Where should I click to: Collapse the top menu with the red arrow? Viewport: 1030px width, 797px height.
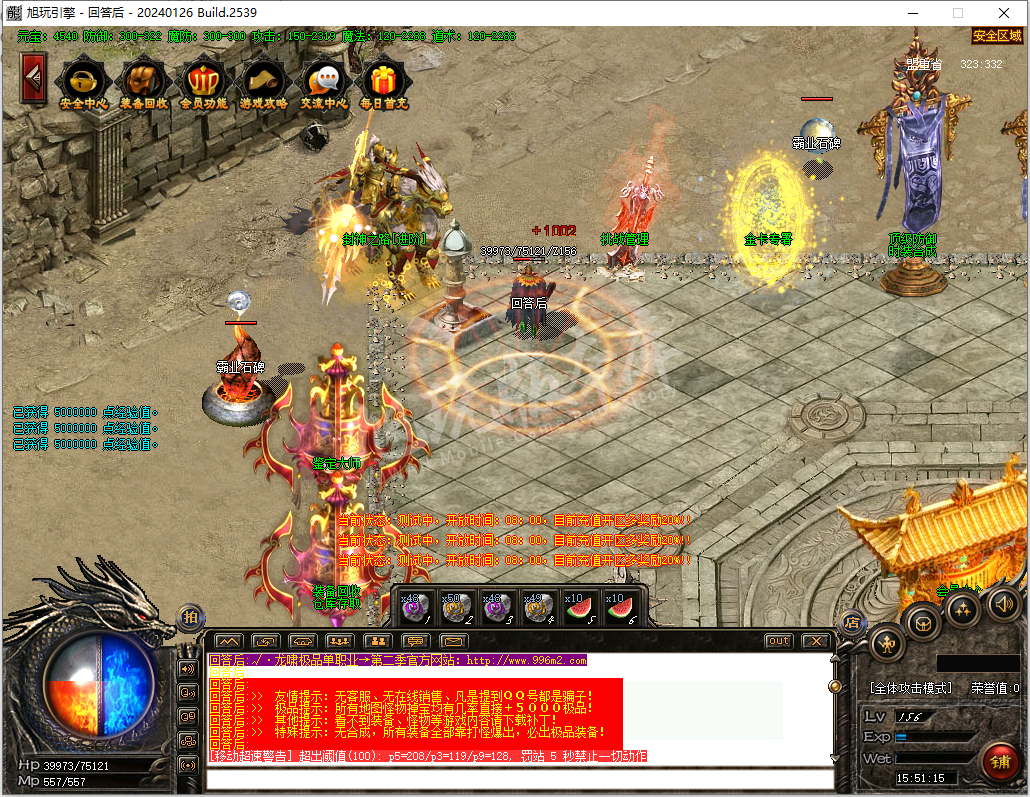(x=33, y=76)
